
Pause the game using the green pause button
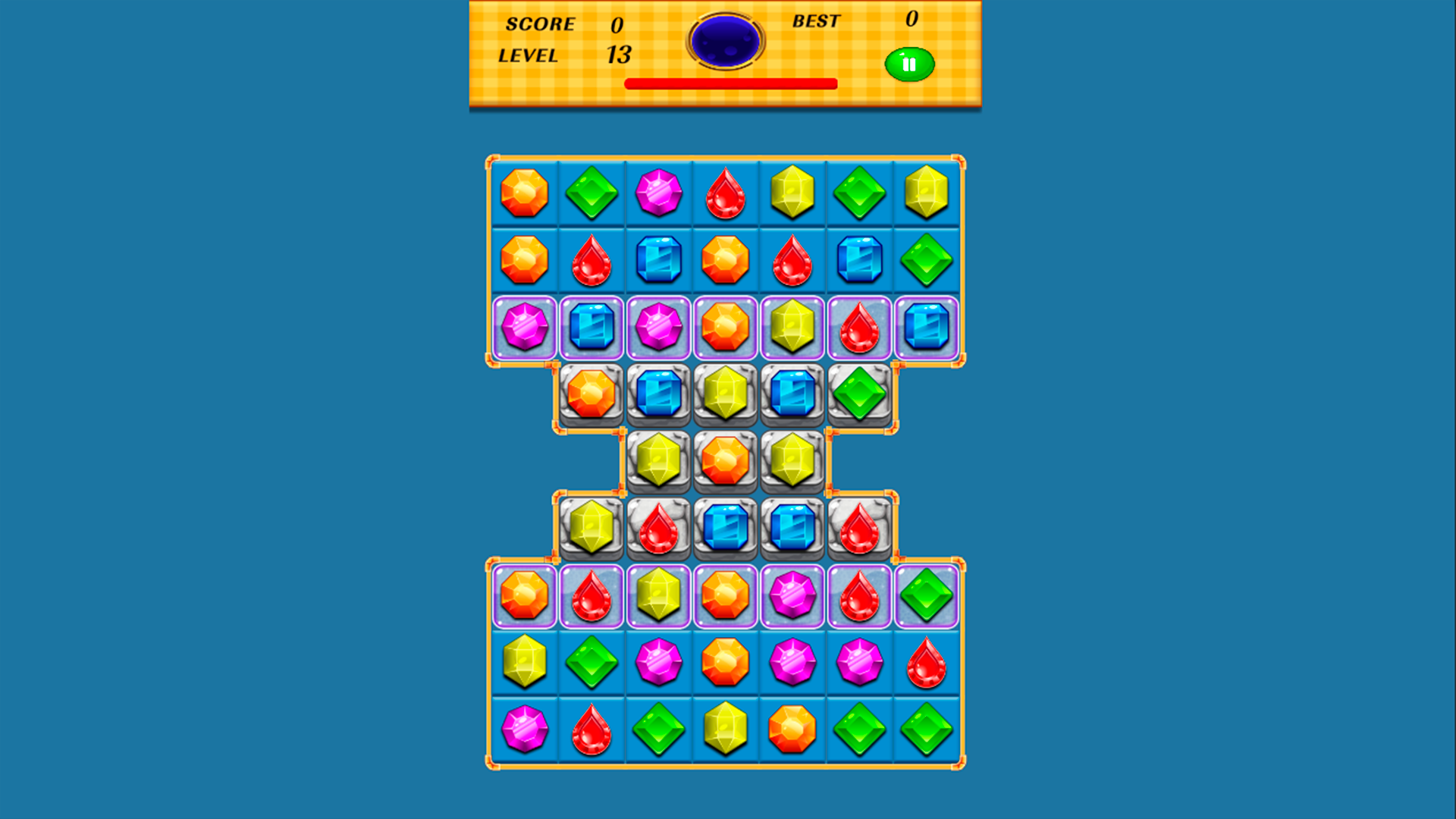[909, 64]
